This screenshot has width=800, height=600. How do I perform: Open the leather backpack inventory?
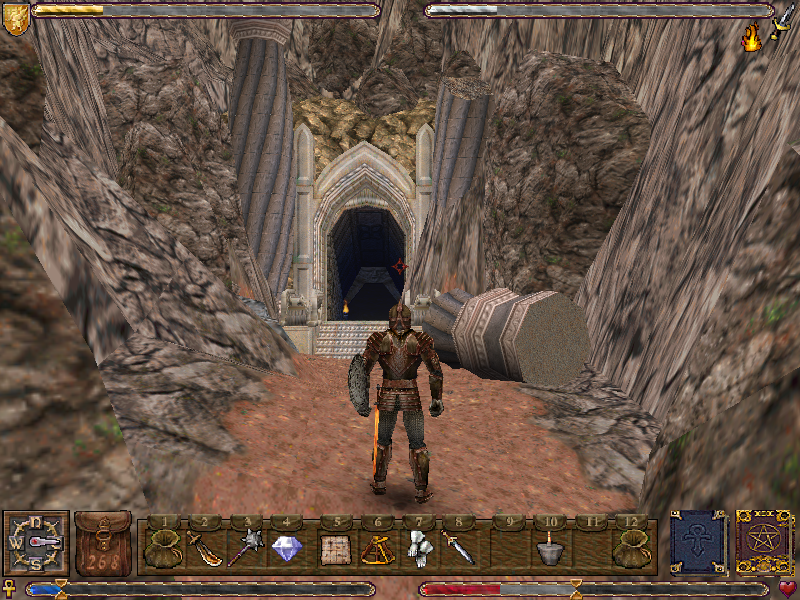point(102,543)
